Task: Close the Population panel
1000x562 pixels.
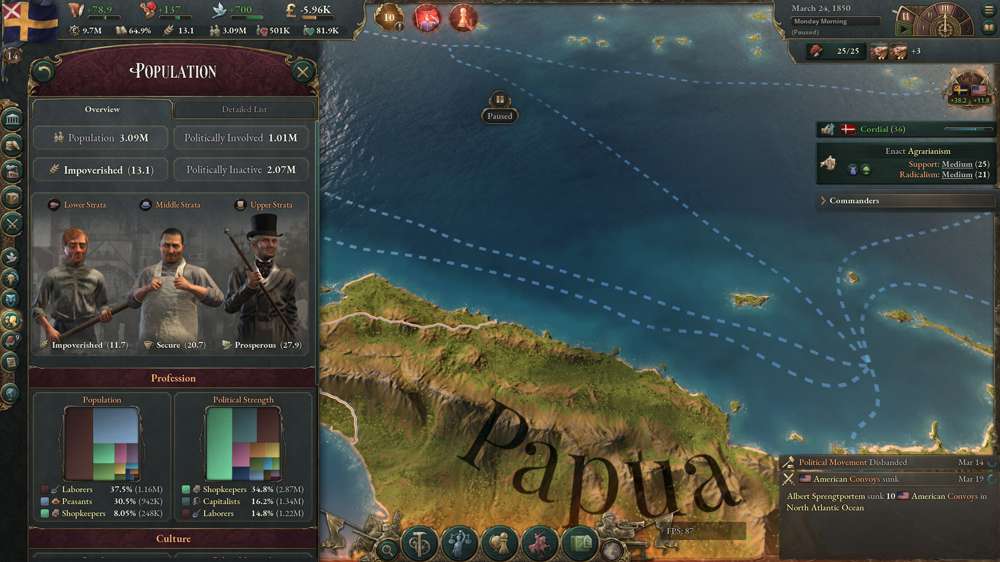Action: click(302, 72)
